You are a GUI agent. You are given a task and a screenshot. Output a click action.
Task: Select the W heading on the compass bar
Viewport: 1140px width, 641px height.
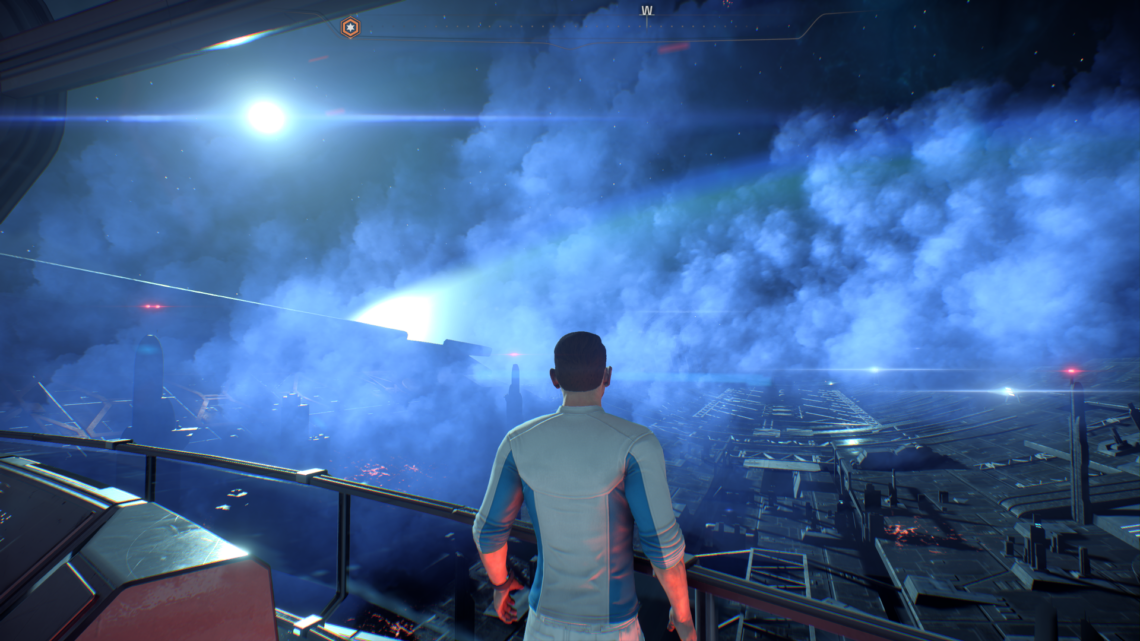pyautogui.click(x=646, y=11)
